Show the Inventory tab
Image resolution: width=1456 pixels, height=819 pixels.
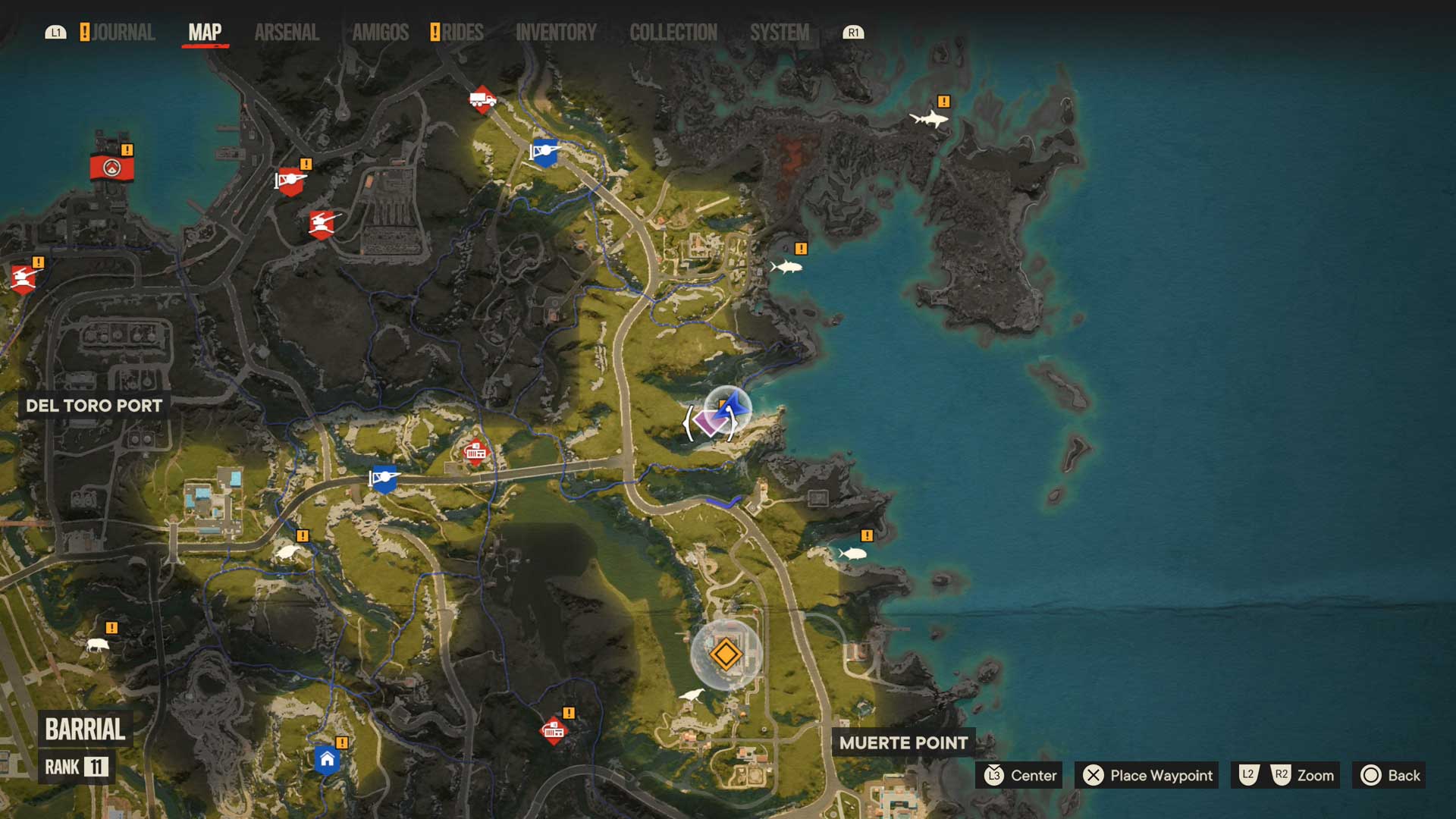[x=556, y=33]
